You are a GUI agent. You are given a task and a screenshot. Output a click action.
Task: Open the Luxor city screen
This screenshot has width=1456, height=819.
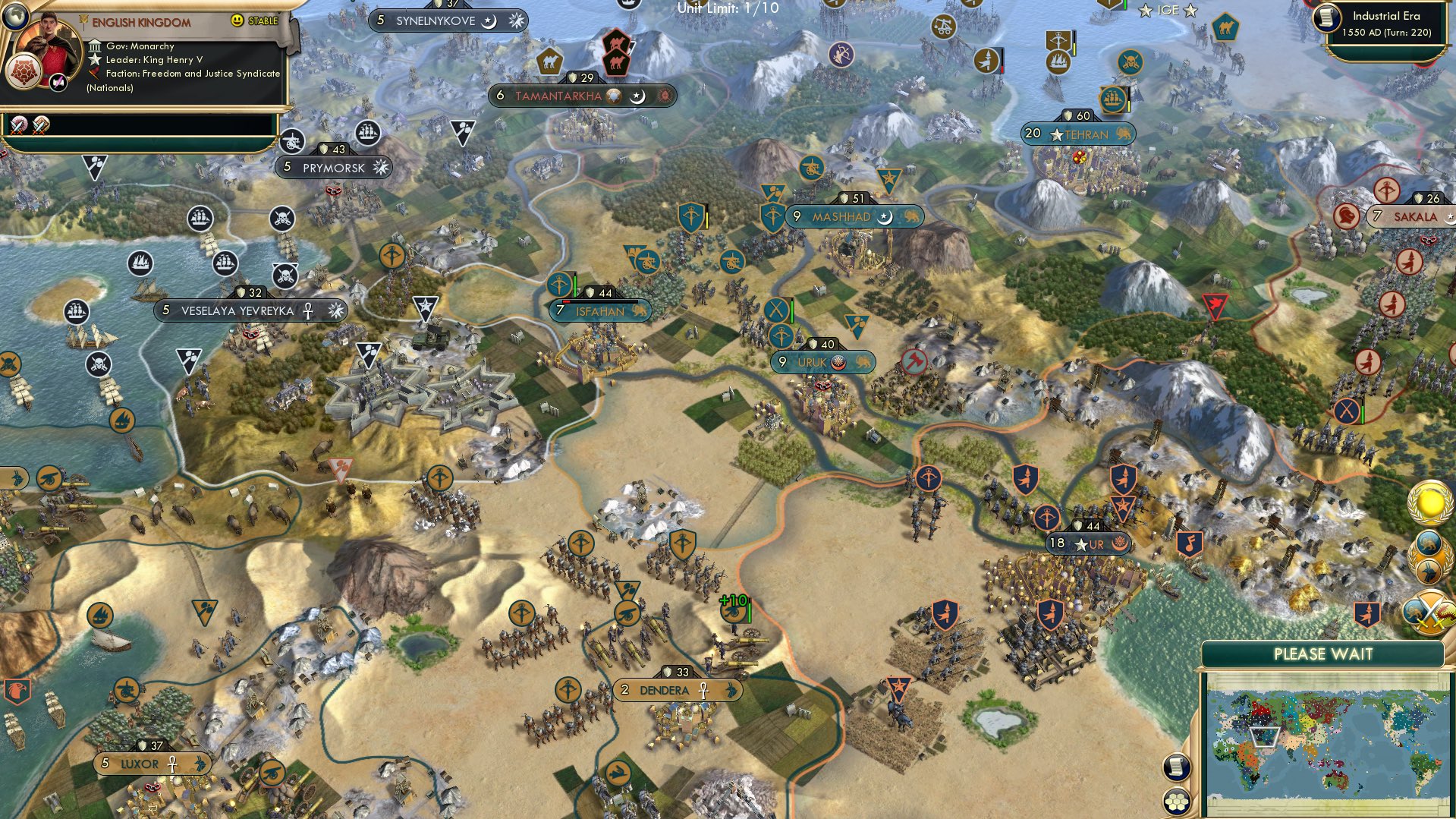coord(140,764)
